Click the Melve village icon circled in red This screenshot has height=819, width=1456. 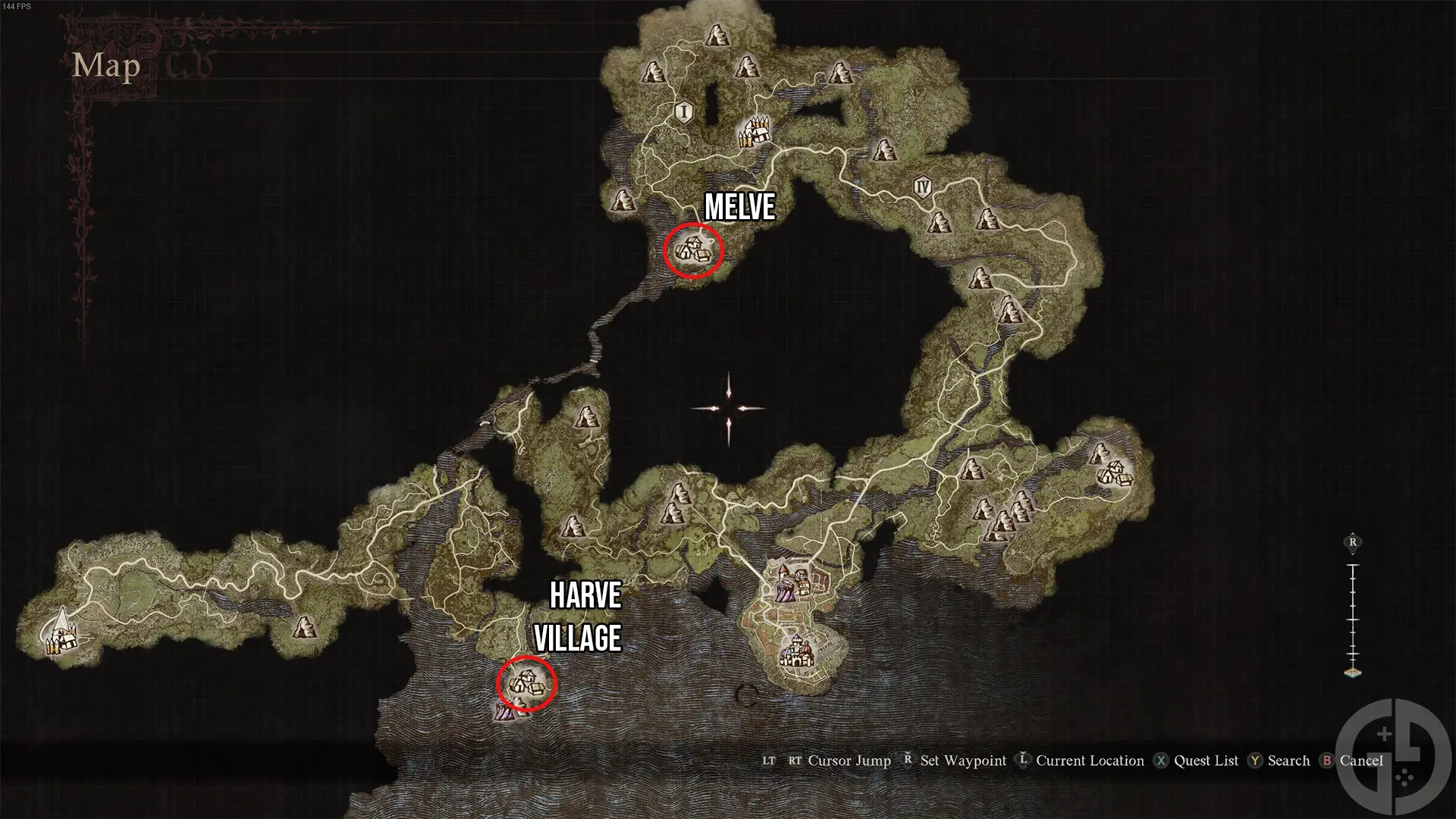(694, 249)
